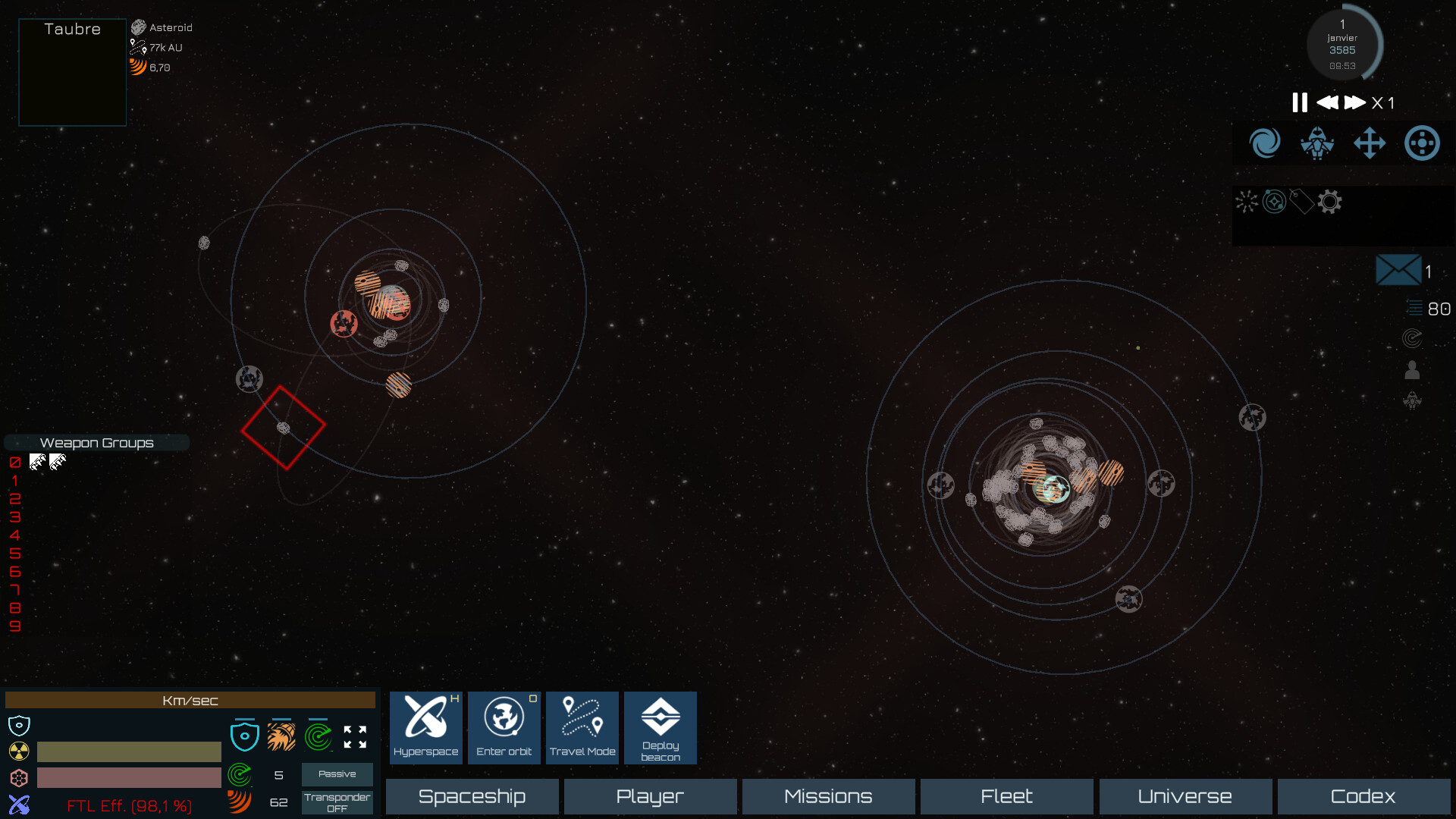
Task: Toggle the shield icon above the status bars
Action: tap(245, 734)
